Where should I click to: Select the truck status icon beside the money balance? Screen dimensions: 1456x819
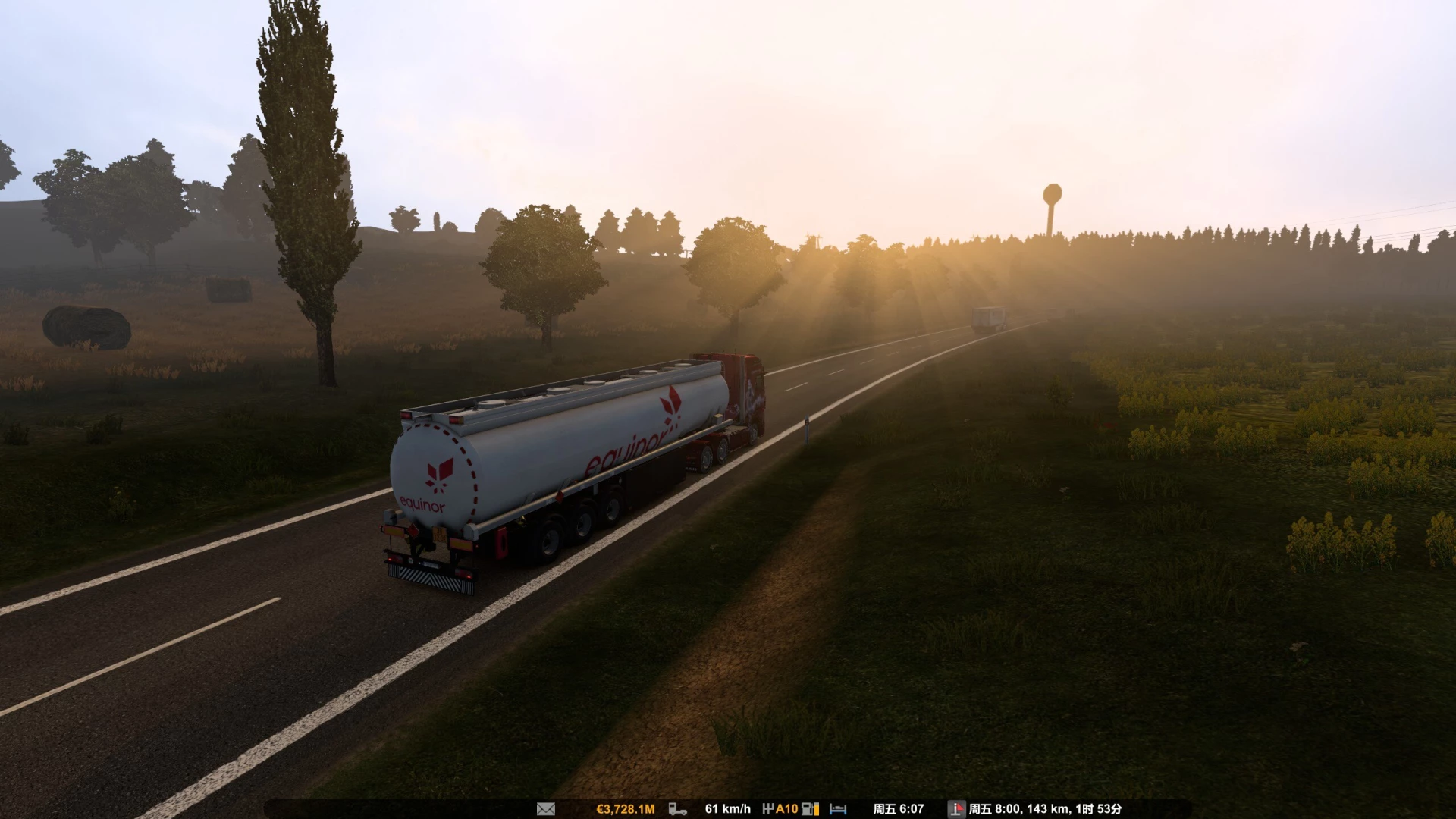pos(677,809)
